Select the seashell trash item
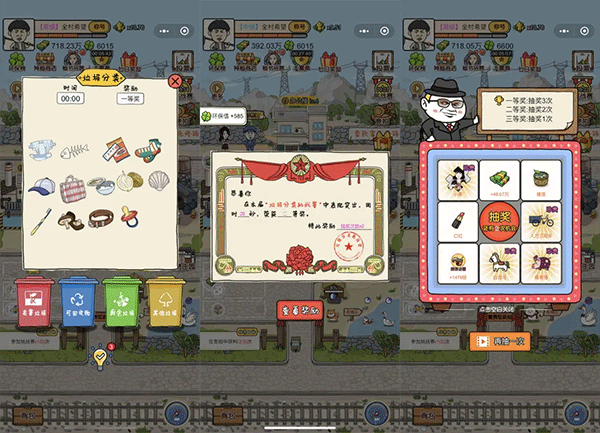 [159, 181]
